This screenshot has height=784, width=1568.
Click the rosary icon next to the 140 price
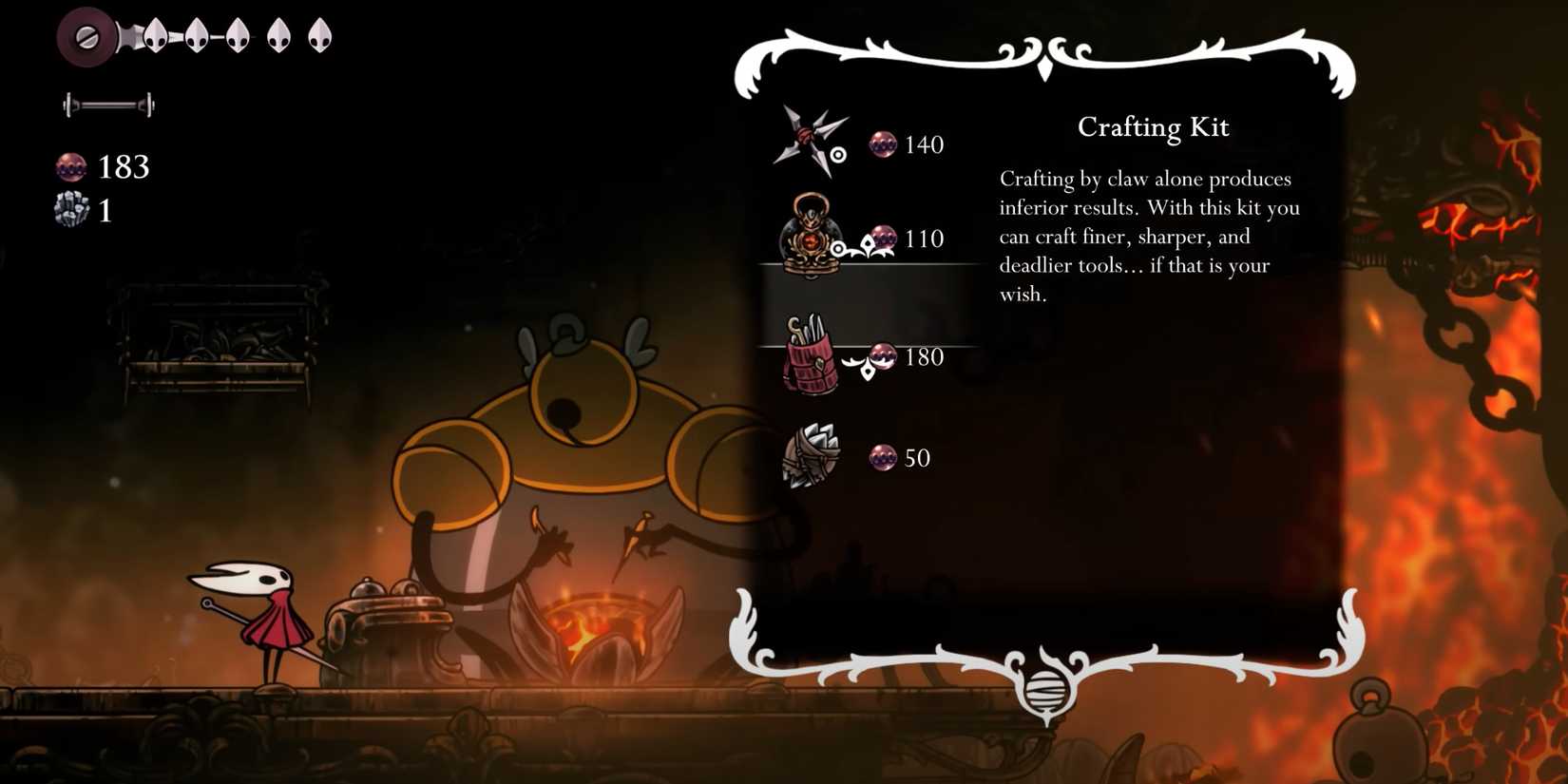(x=886, y=144)
